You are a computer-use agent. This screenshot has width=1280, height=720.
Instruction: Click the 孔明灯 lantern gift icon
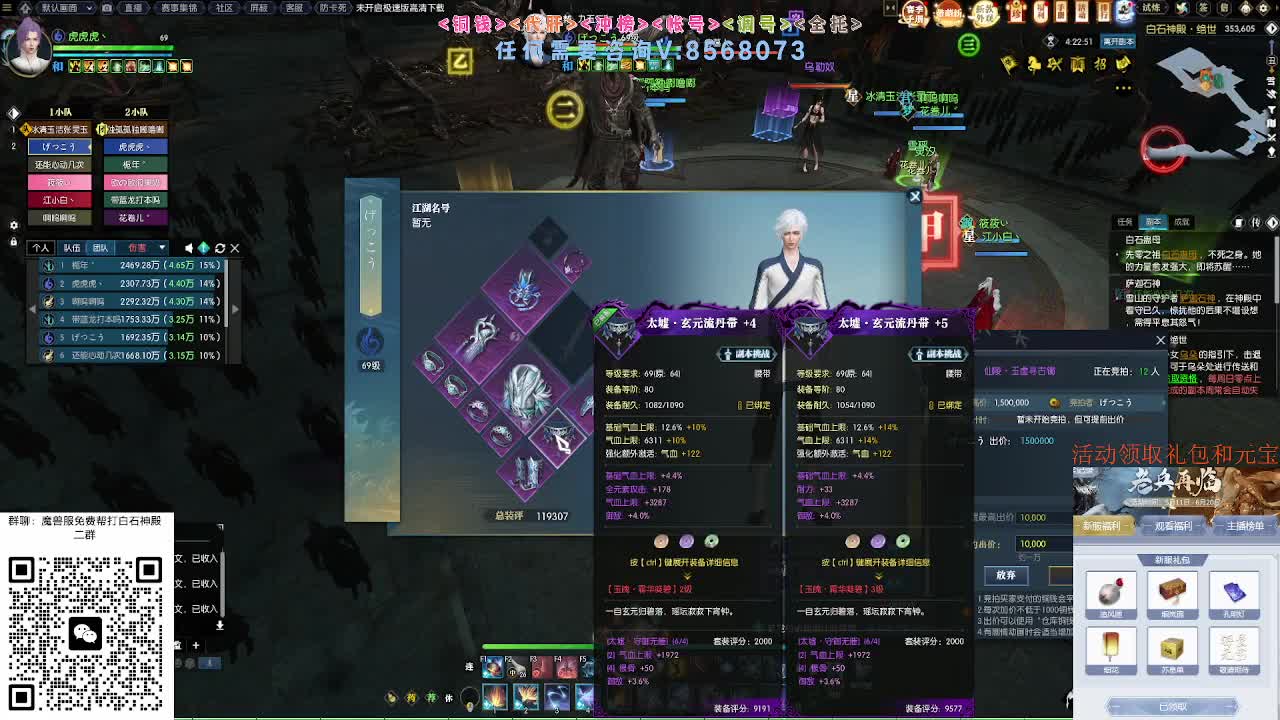coord(1234,593)
